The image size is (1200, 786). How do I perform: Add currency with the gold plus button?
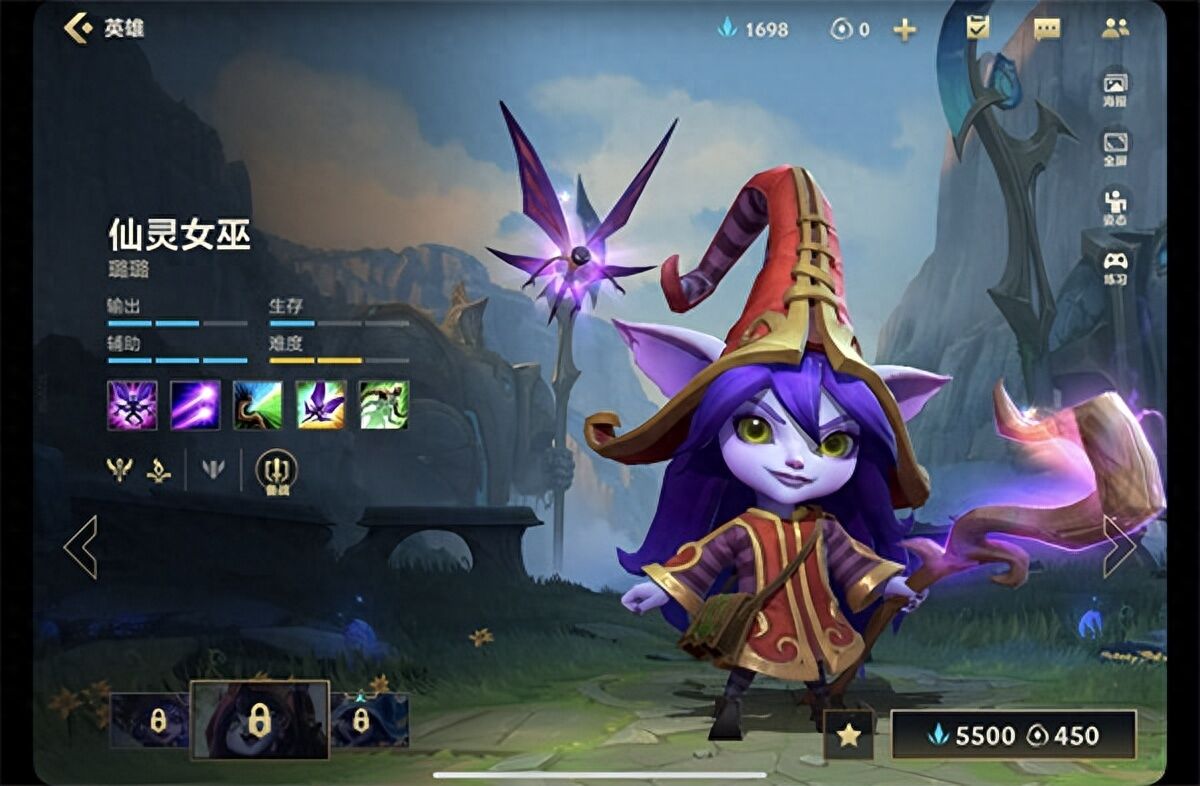pos(904,30)
